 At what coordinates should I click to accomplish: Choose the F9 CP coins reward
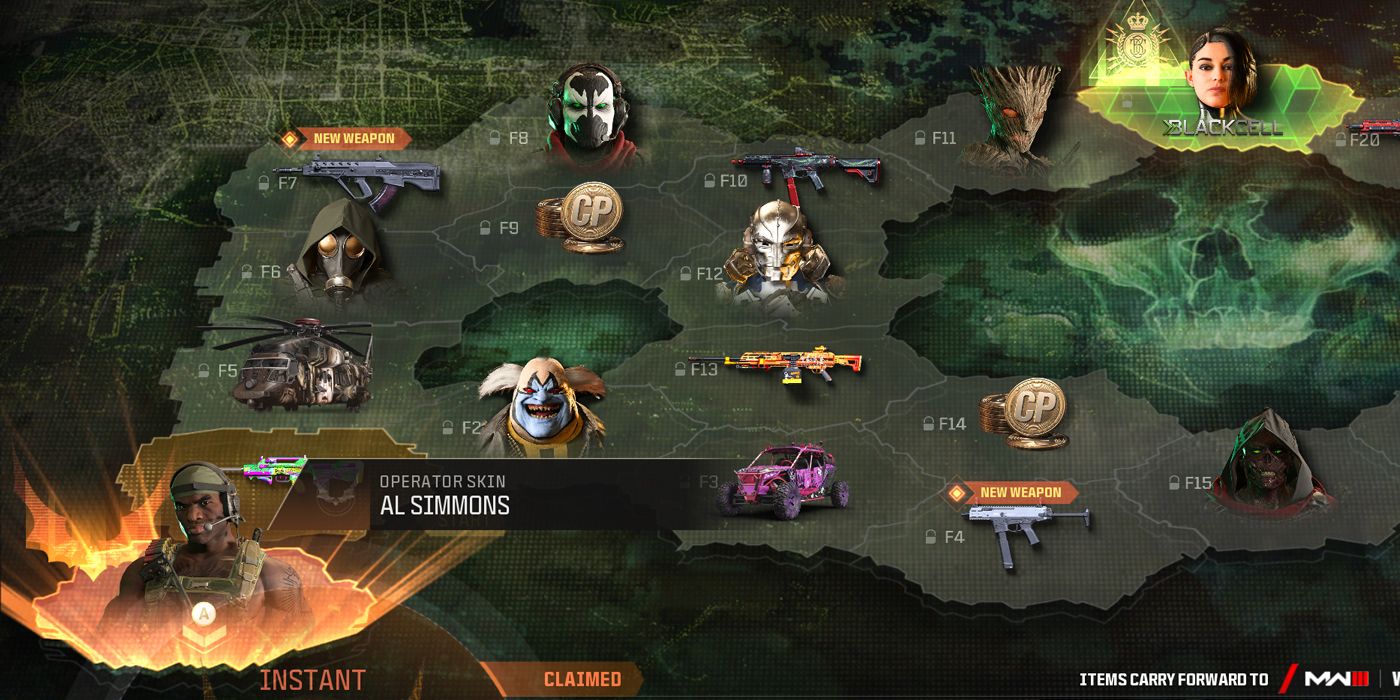coord(579,217)
